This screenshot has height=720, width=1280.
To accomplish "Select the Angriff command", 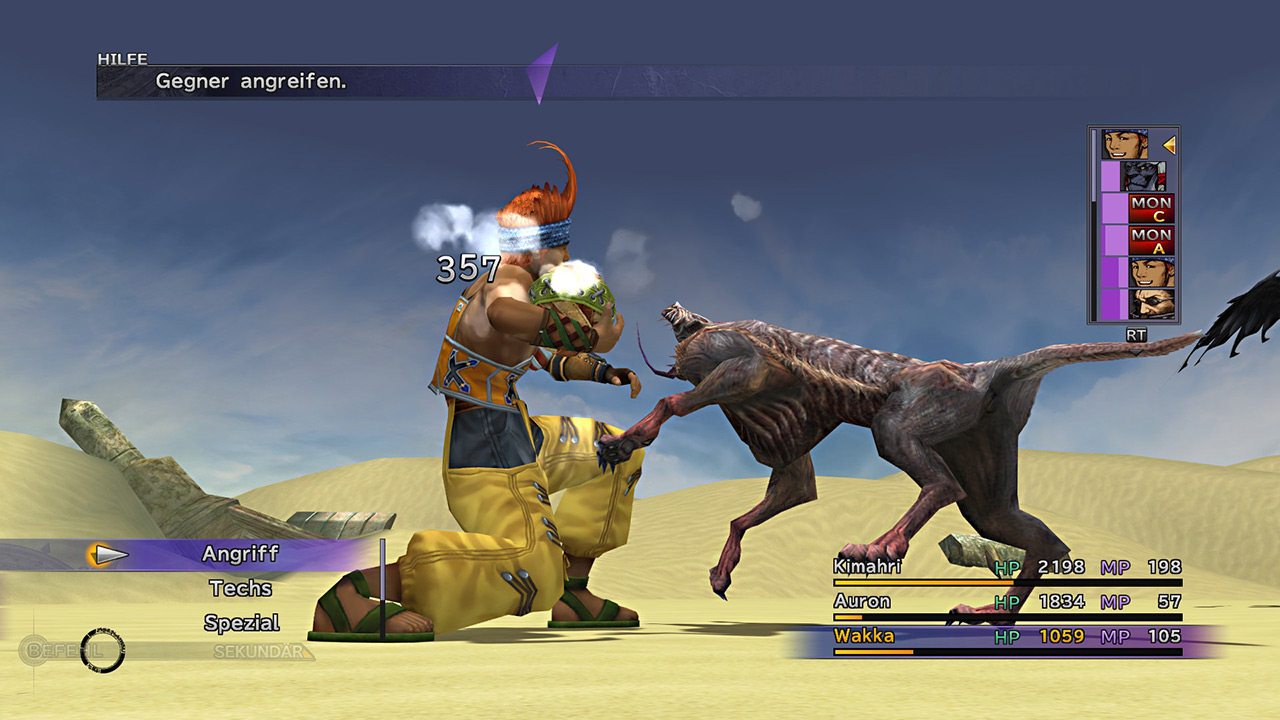I will tap(240, 554).
